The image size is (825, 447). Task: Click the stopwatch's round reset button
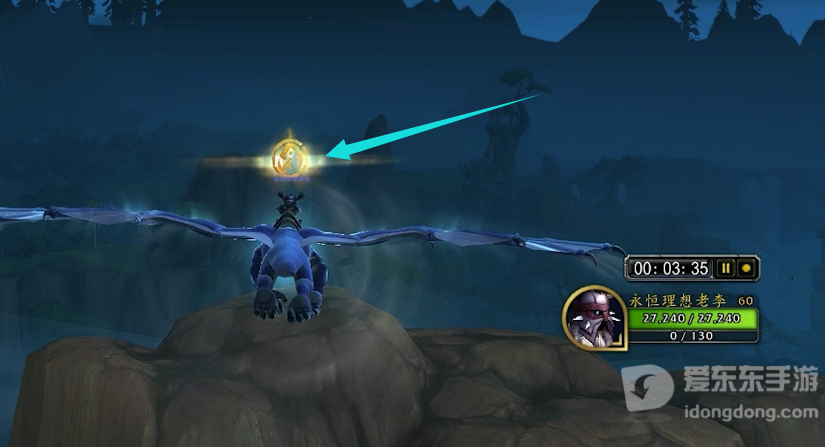(x=745, y=268)
